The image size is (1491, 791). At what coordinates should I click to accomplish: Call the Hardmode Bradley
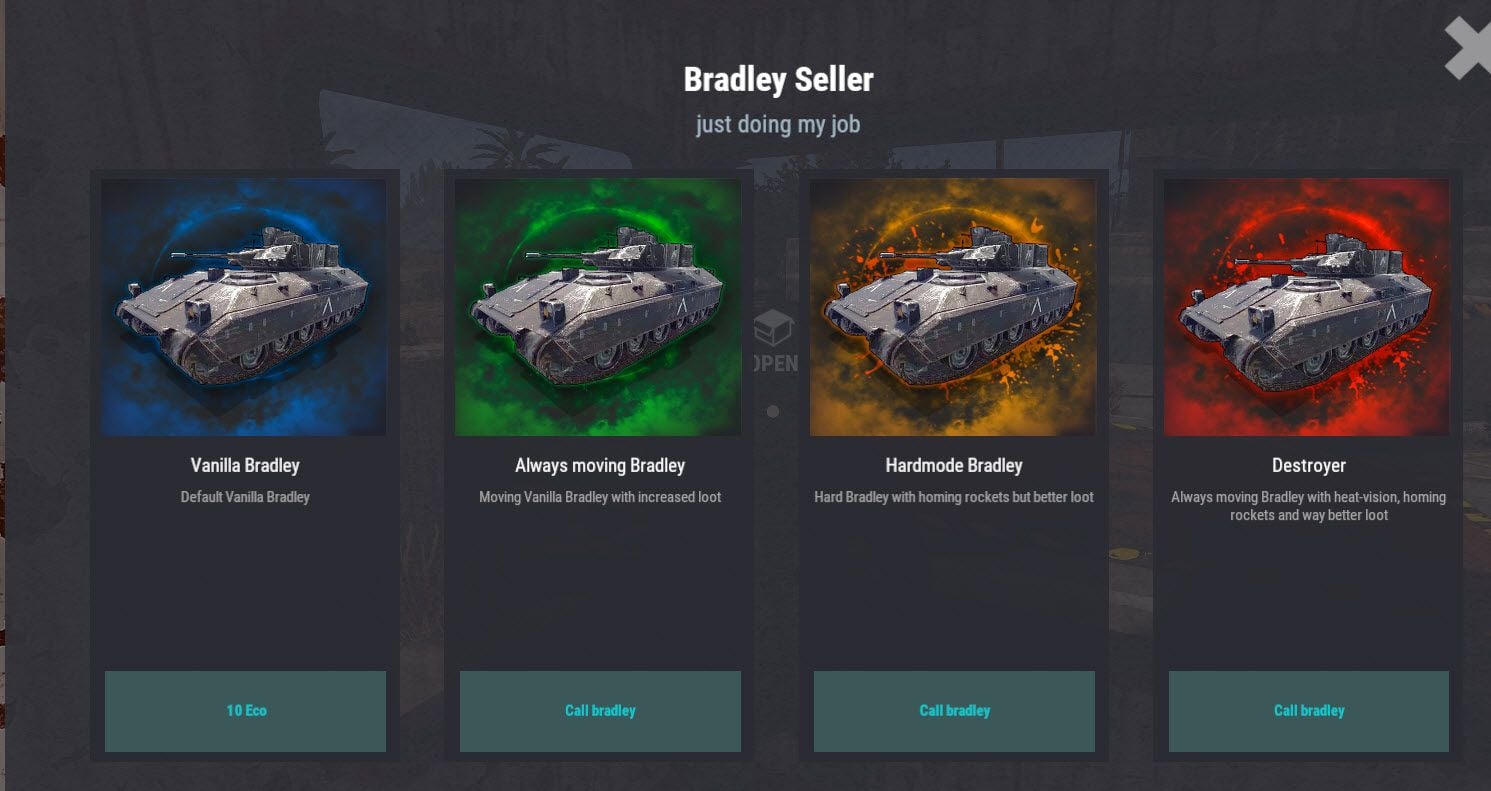coord(954,711)
